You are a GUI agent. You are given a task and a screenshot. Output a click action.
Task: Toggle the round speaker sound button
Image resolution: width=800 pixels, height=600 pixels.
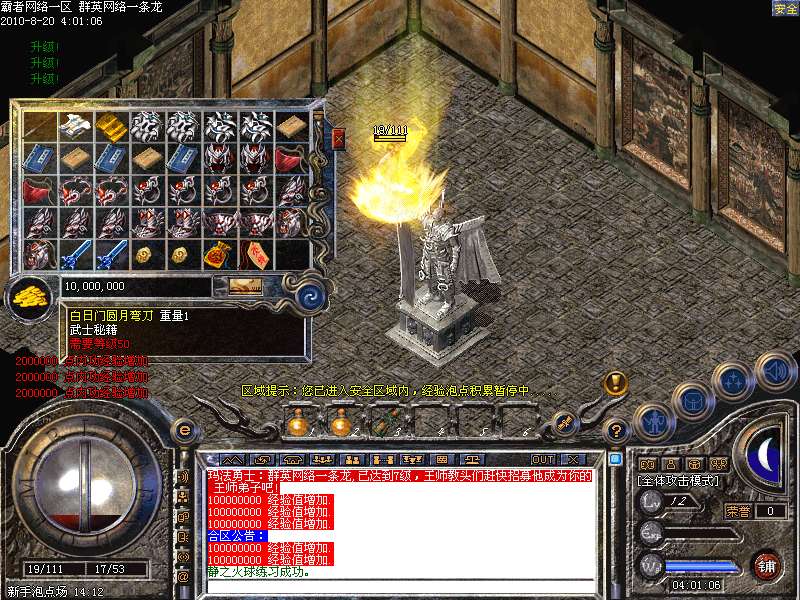click(x=775, y=371)
